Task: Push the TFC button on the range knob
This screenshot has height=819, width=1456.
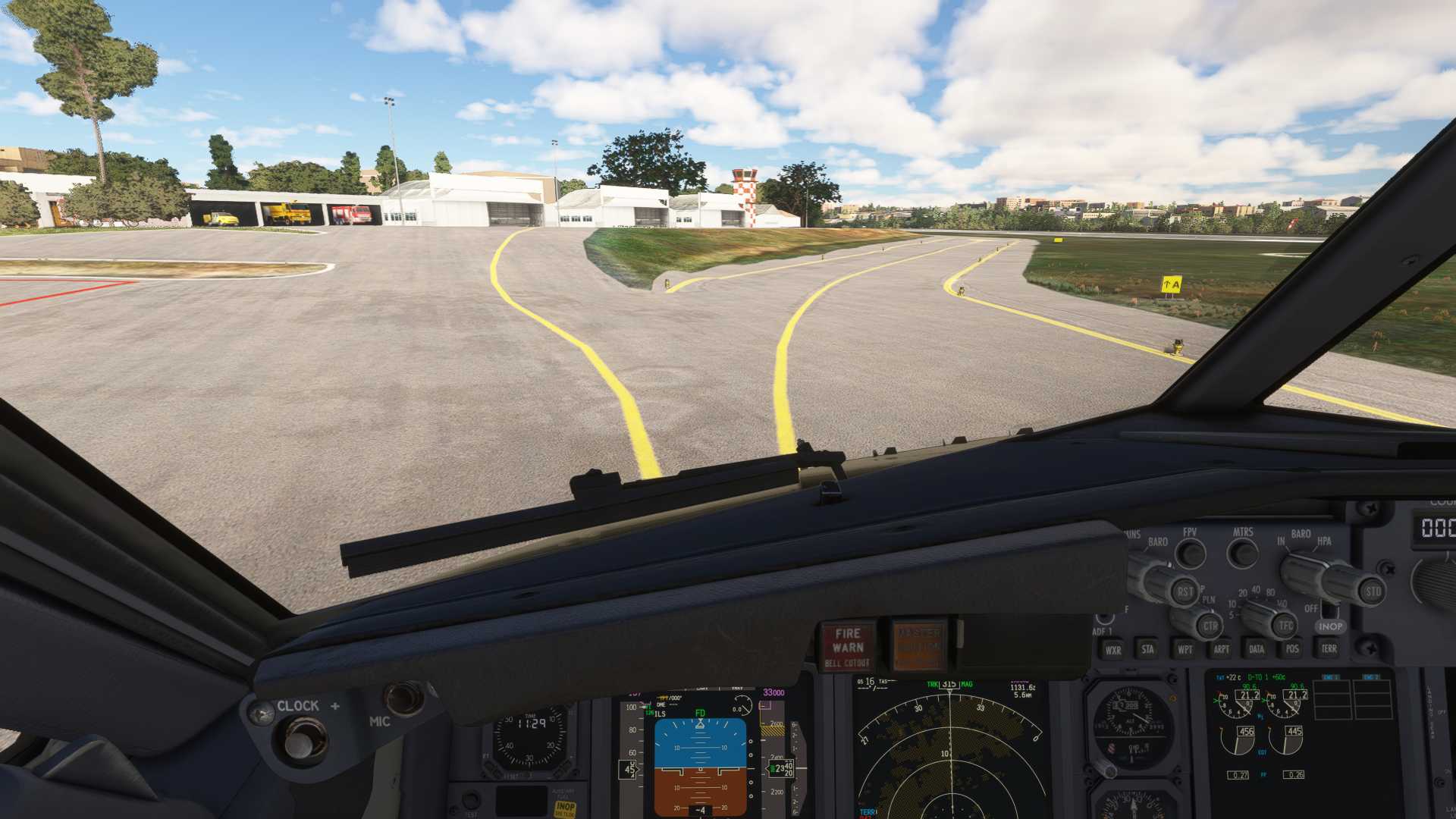Action: (1285, 626)
